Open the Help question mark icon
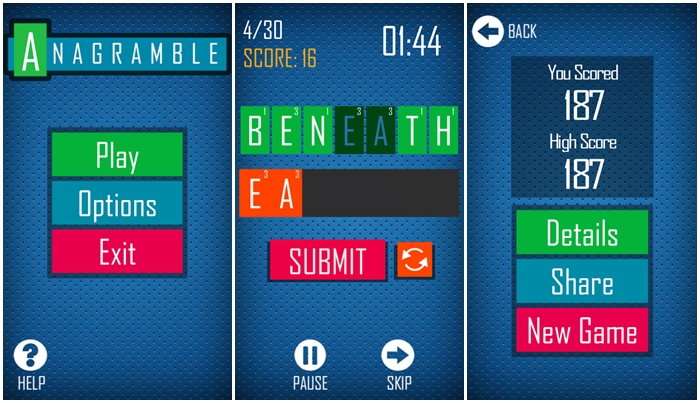700x403 pixels. click(31, 356)
